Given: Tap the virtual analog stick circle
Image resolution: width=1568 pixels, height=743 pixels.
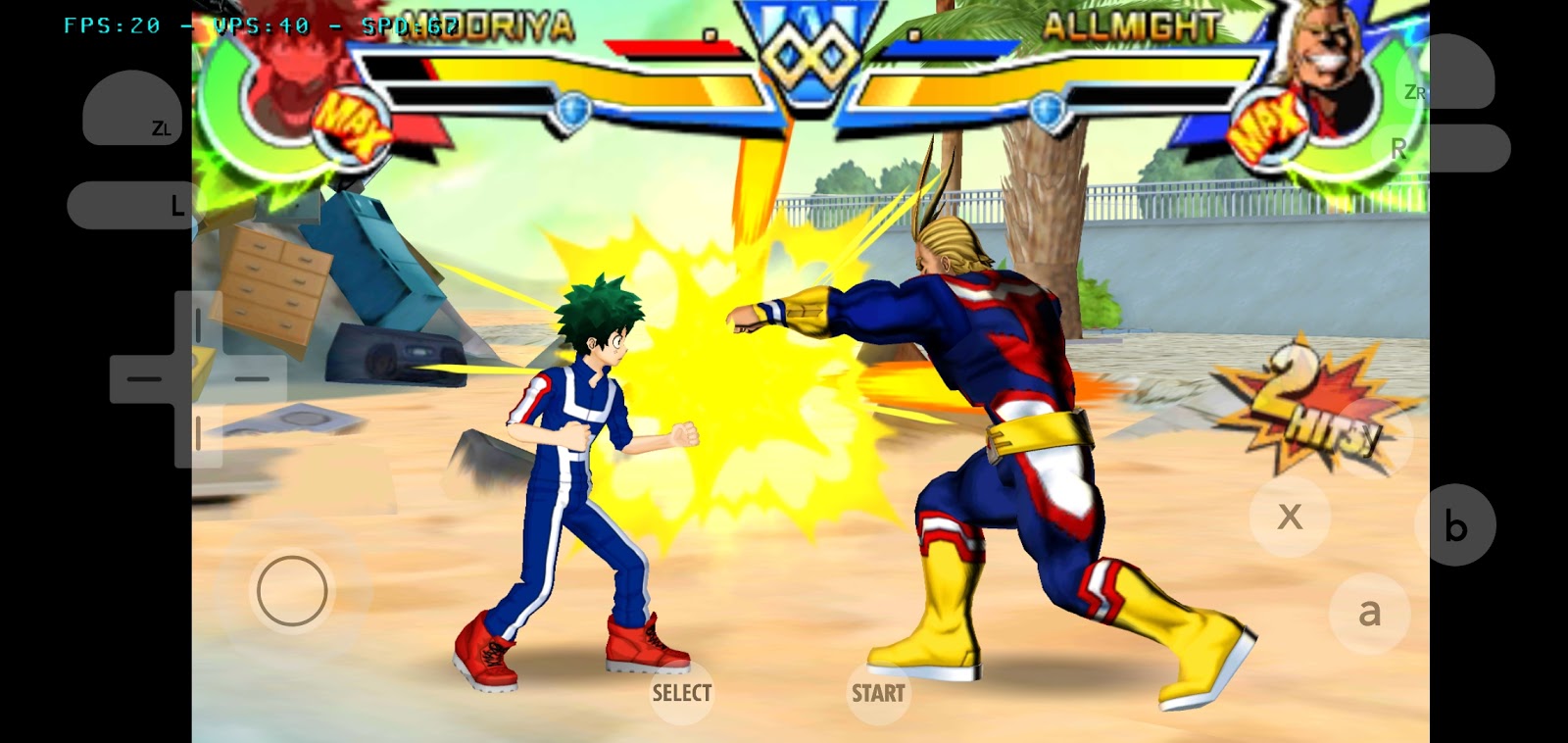Looking at the screenshot, I should click(x=291, y=591).
